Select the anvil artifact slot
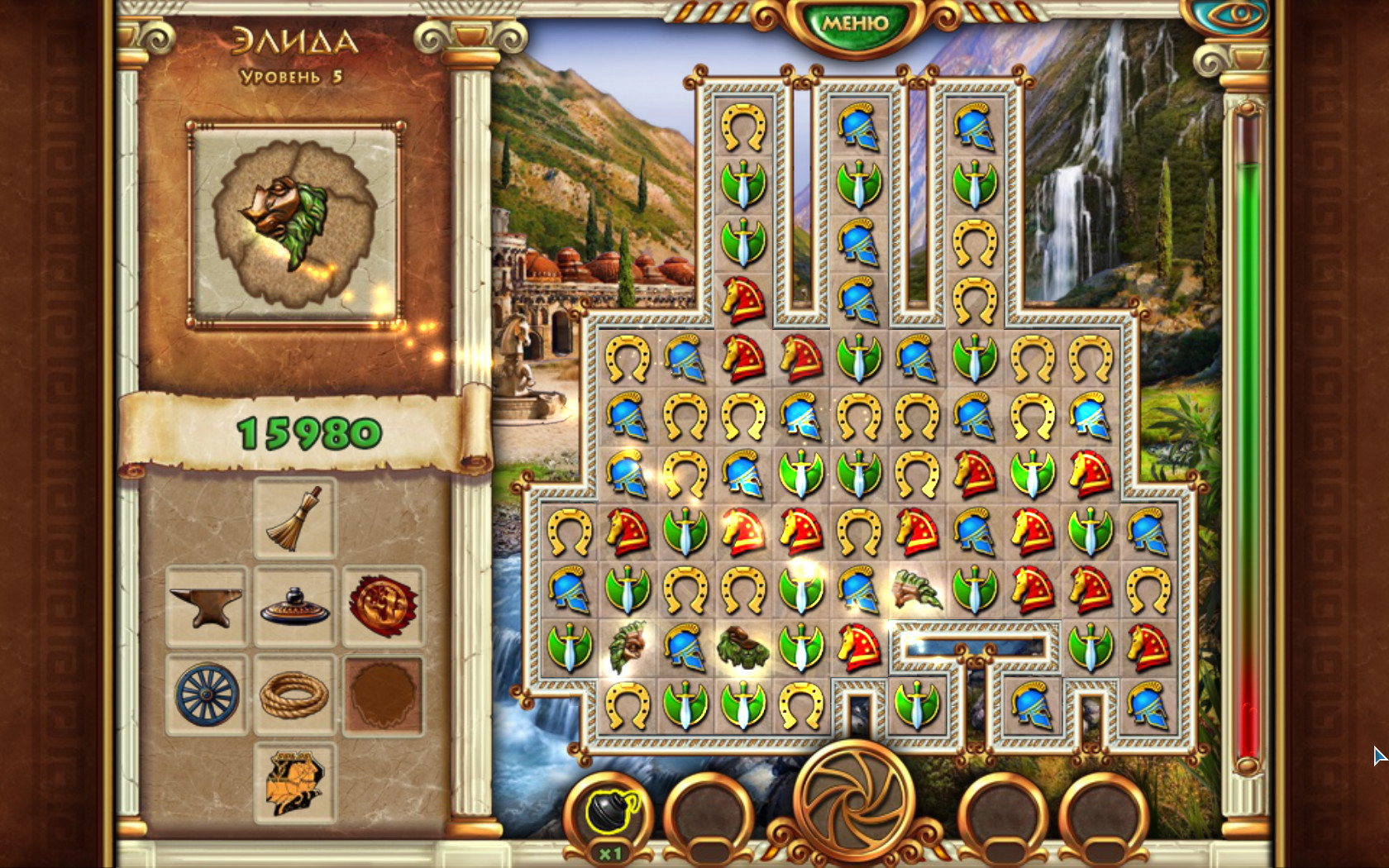The height and width of the screenshot is (868, 1389). click(206, 606)
